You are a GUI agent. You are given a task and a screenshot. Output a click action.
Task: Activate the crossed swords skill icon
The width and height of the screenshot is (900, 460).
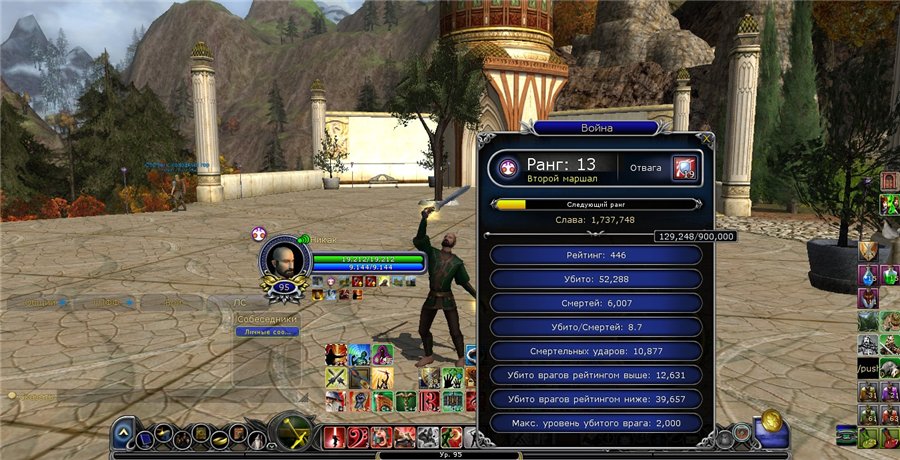[336, 378]
